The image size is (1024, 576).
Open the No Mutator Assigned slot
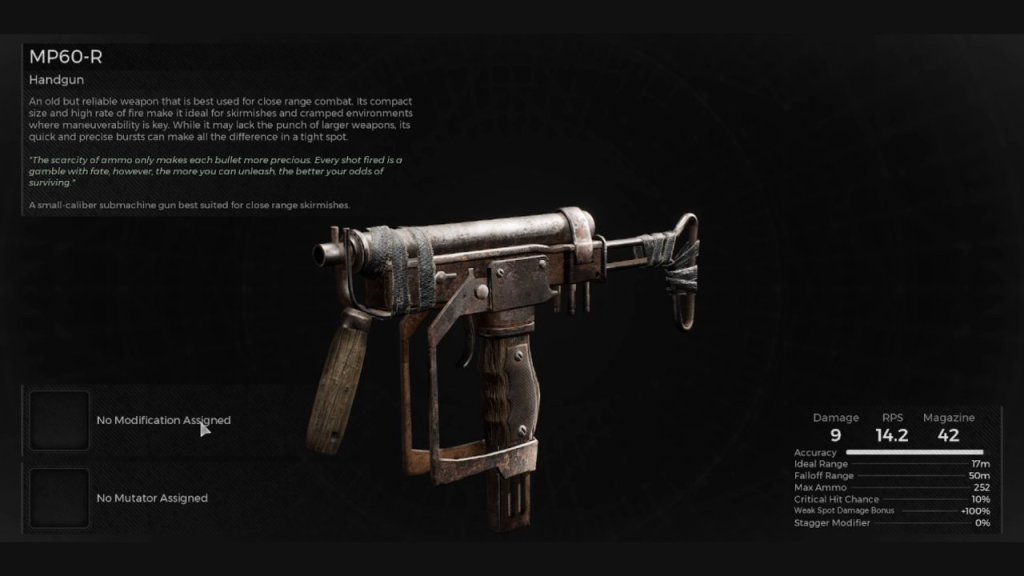[59, 498]
